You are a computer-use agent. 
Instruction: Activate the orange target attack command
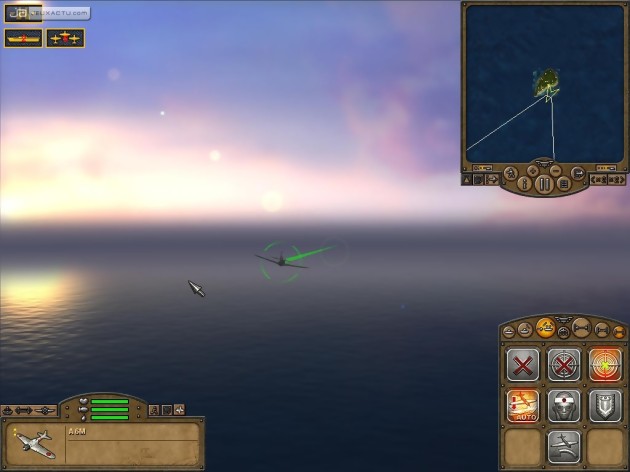[605, 364]
